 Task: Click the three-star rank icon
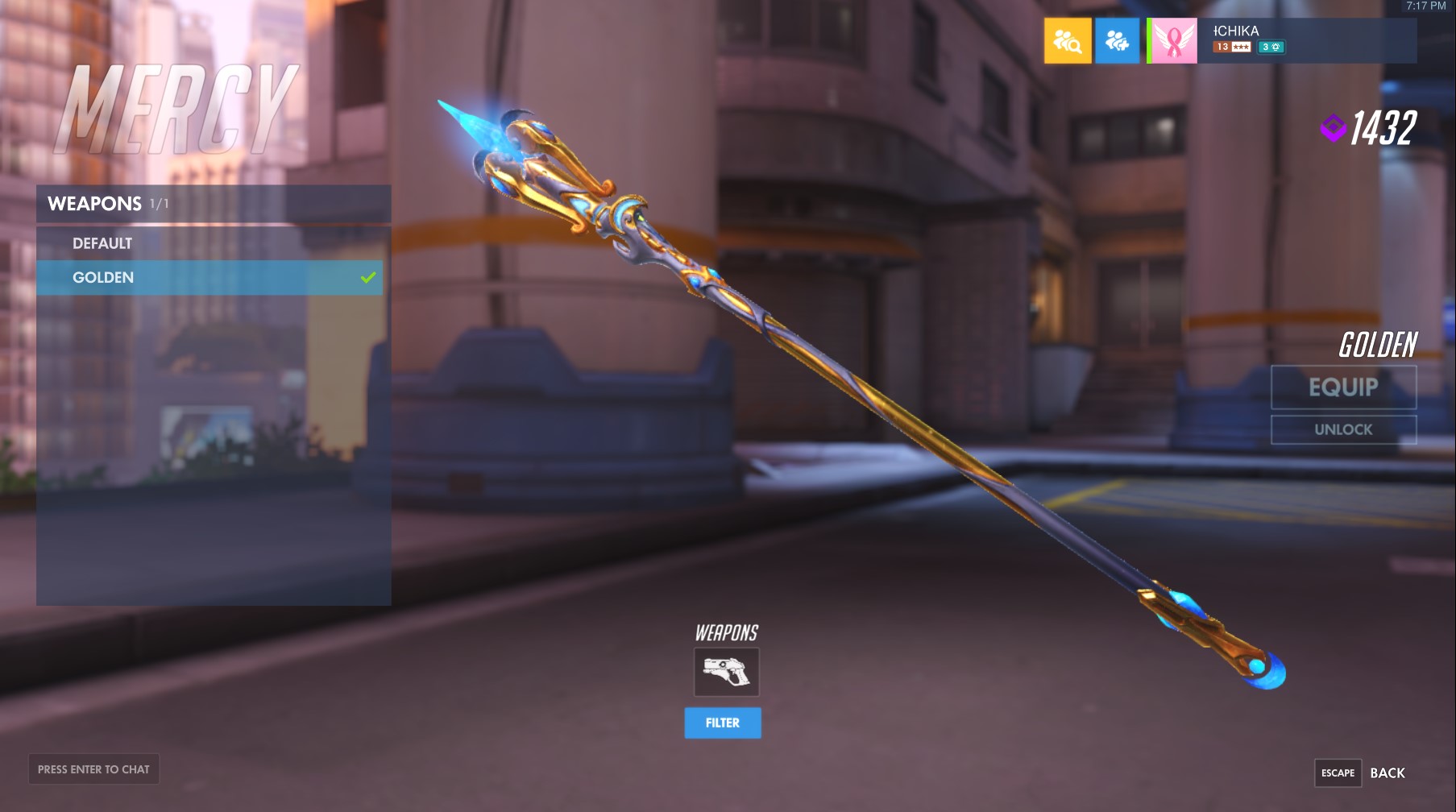(1242, 47)
